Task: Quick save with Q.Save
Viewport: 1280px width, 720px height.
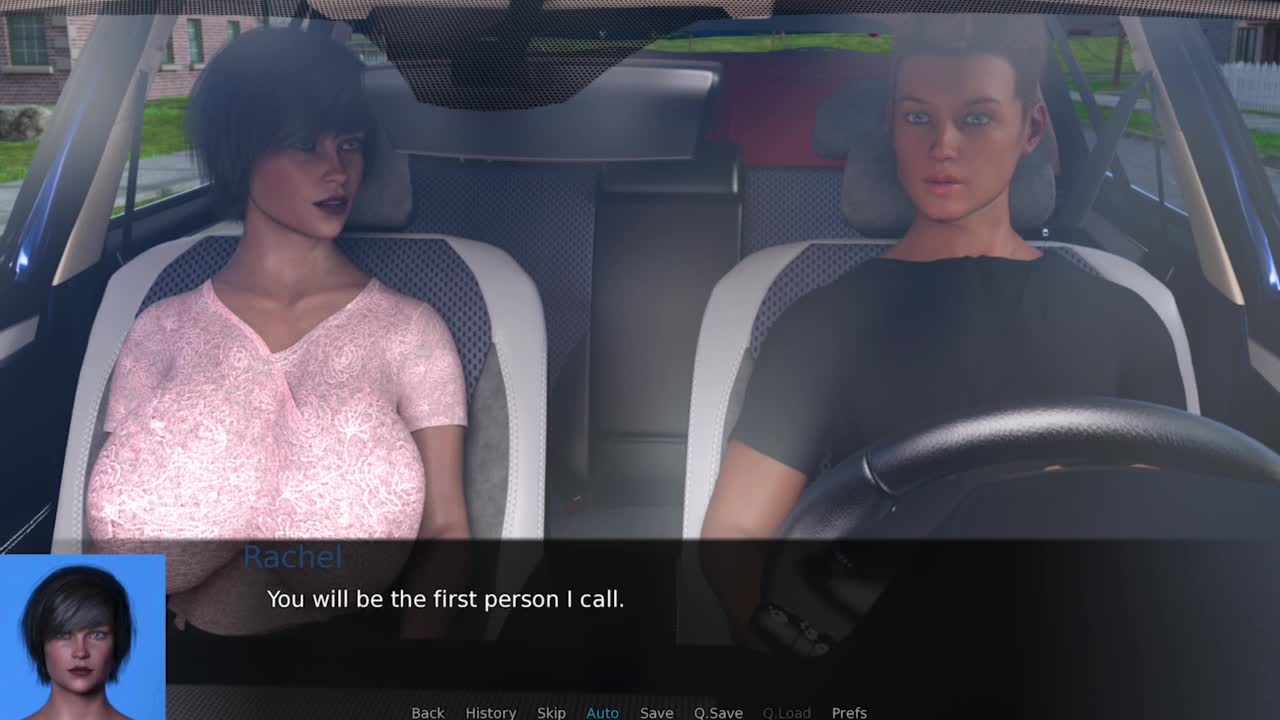Action: tap(718, 712)
